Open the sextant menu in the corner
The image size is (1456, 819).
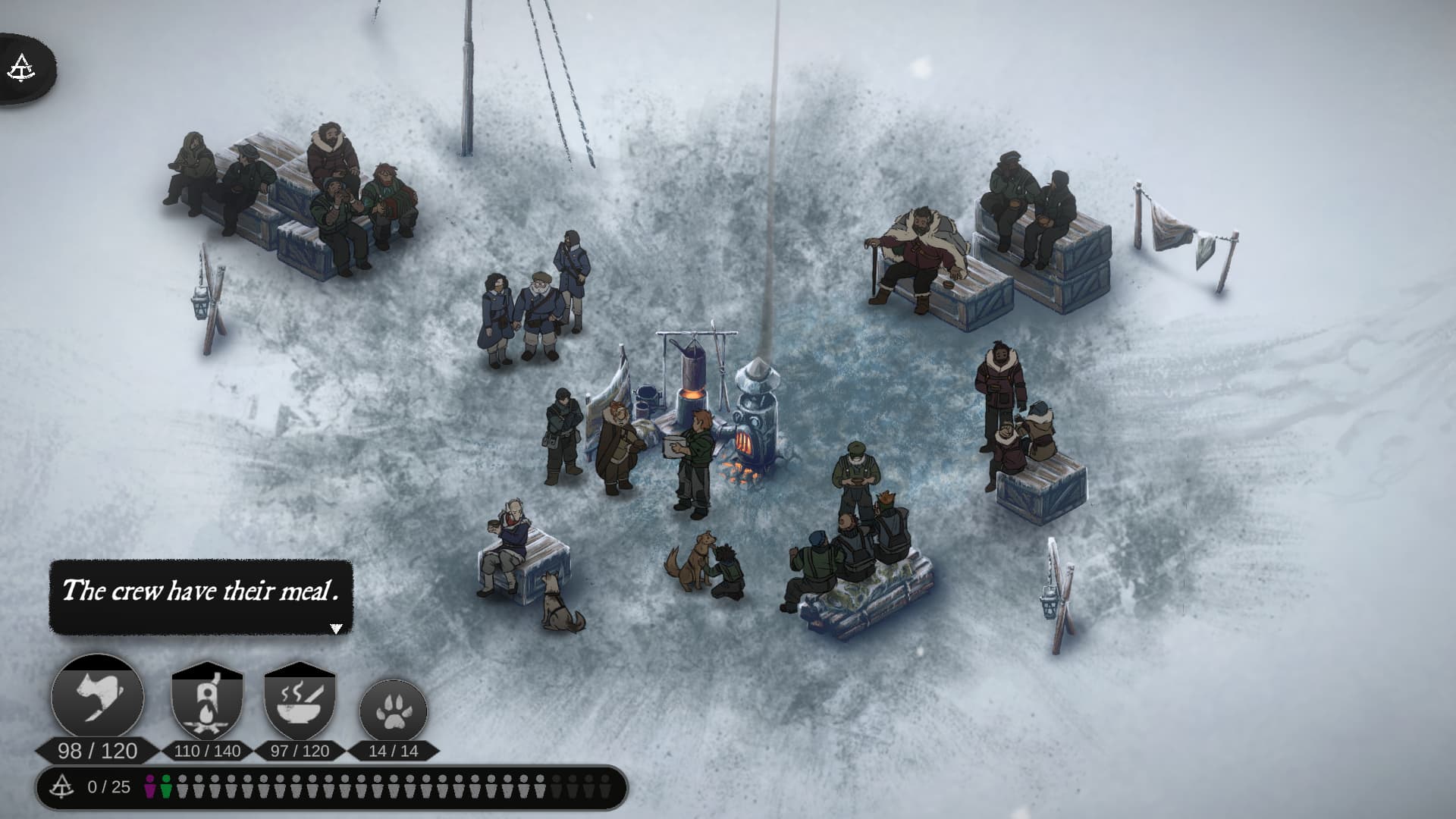coord(22,68)
